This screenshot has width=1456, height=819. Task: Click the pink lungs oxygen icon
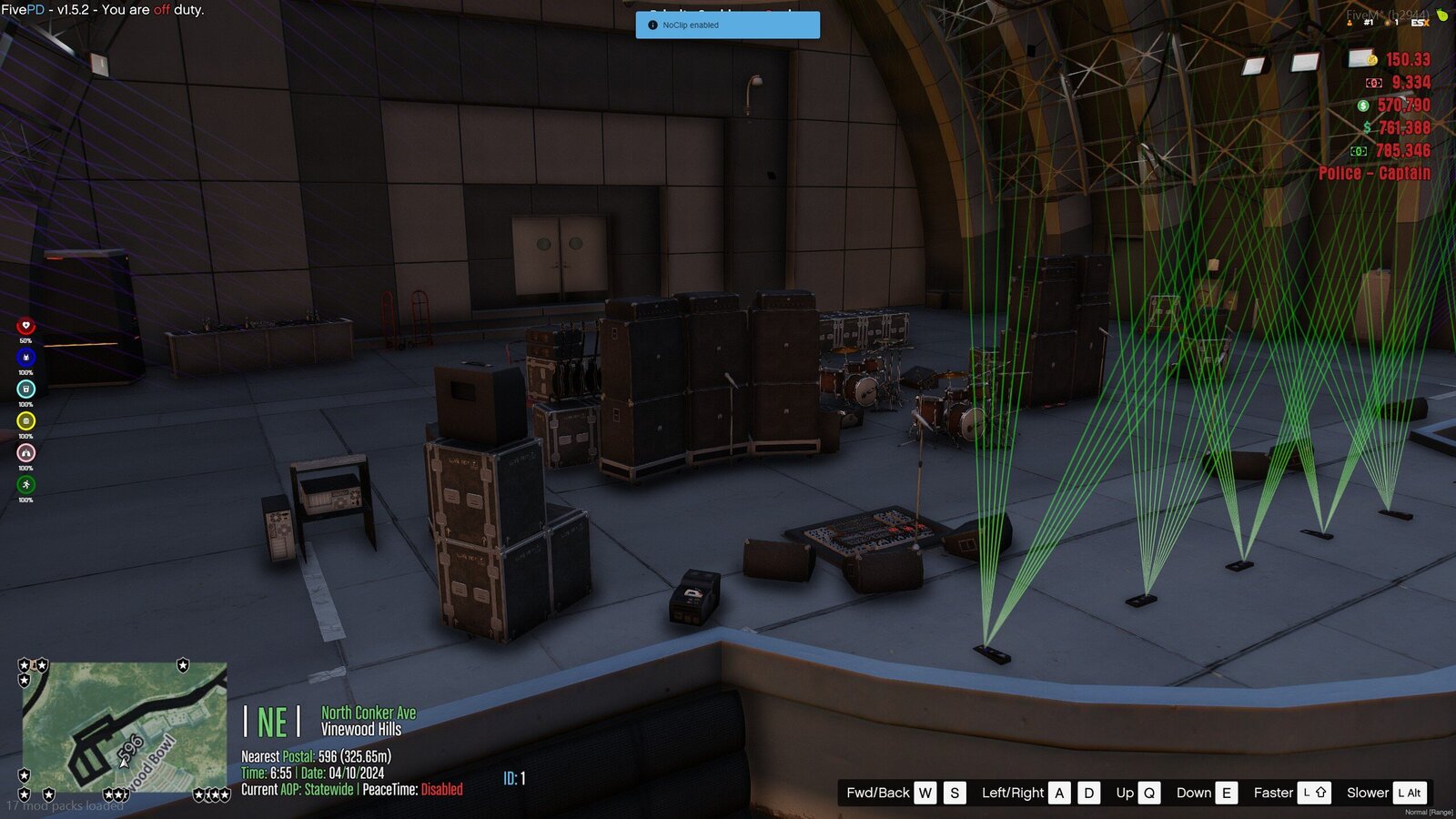click(25, 453)
